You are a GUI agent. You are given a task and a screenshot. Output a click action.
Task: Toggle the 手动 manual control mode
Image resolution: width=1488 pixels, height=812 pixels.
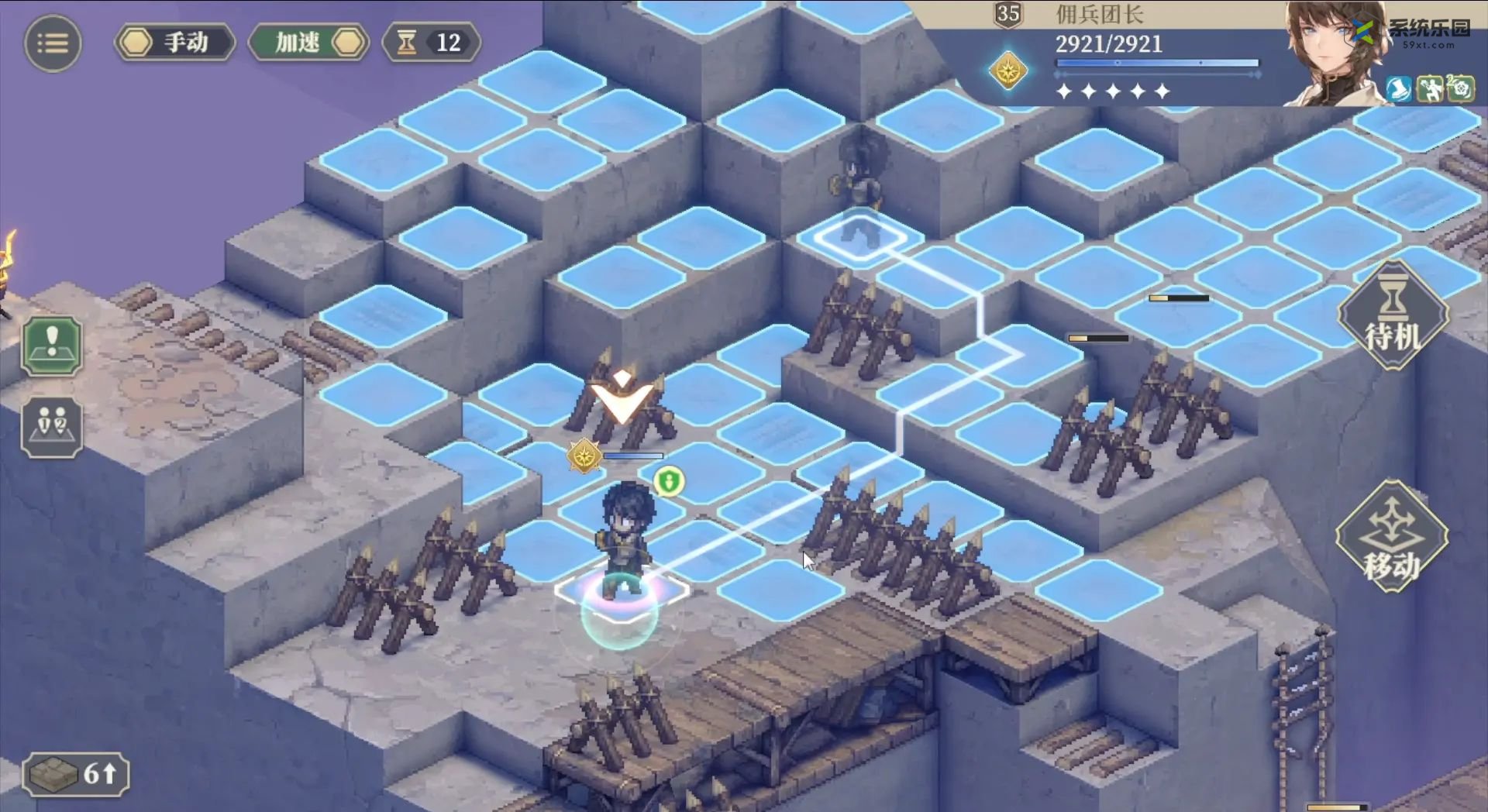click(175, 42)
